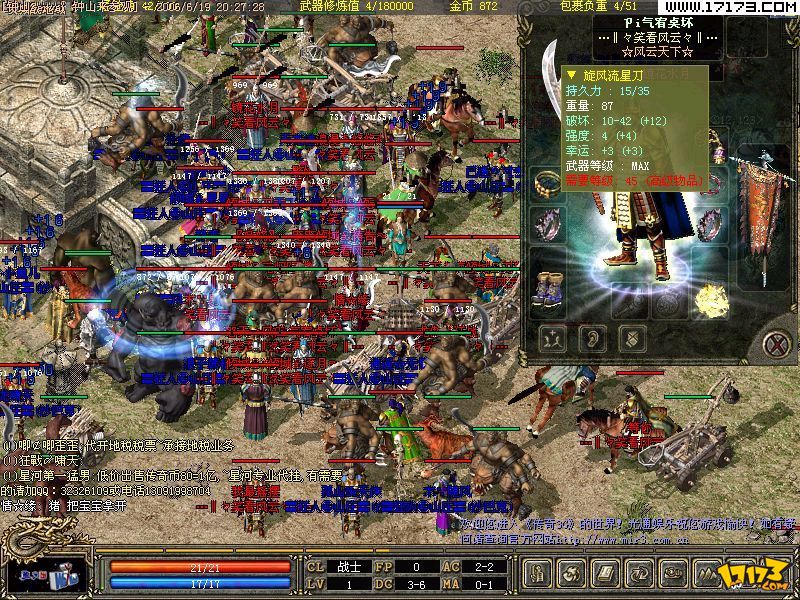The image size is (800, 600).
Task: Select the spiked ring slot beside the banner
Action: coord(712,225)
